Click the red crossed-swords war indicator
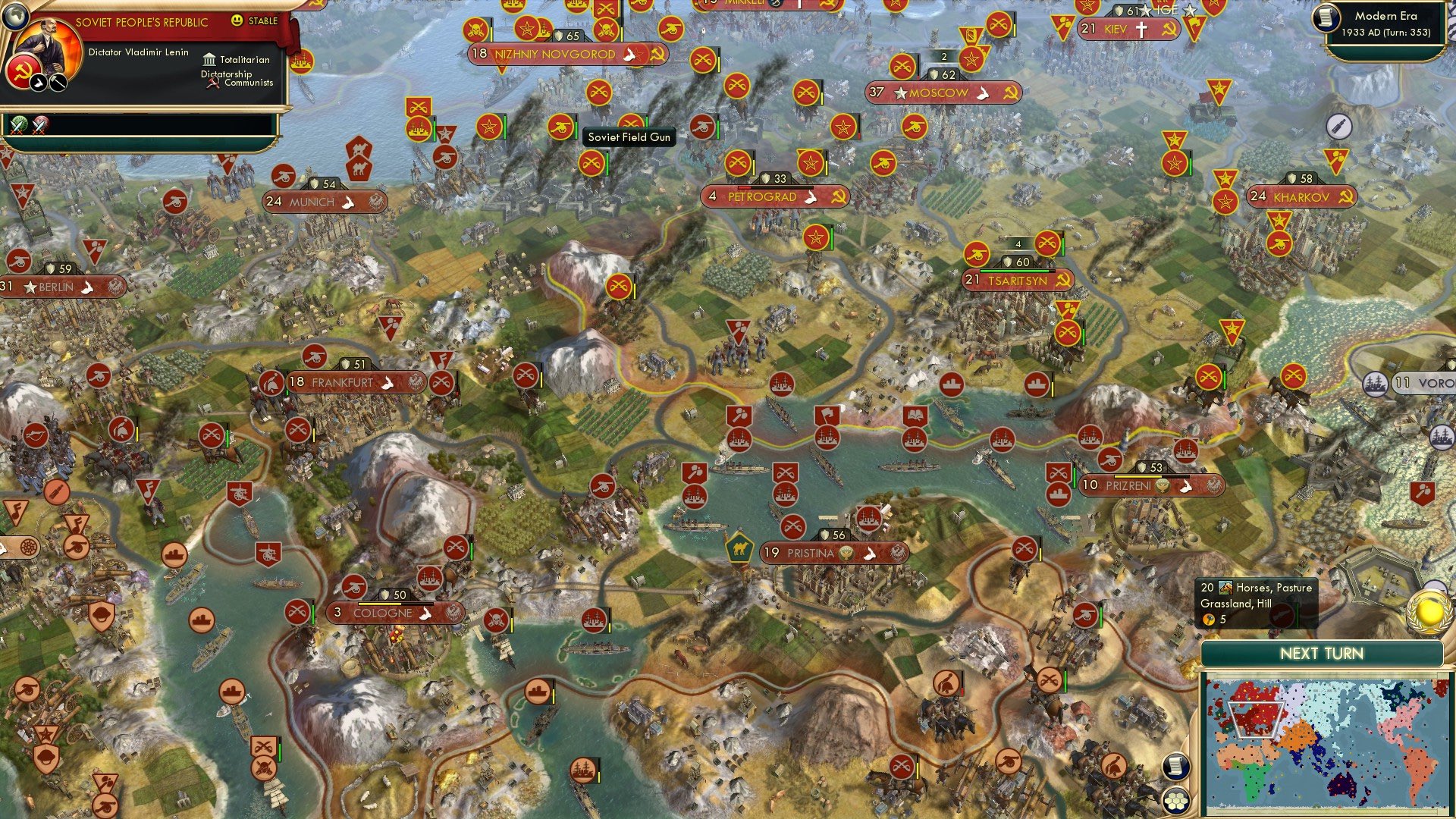The width and height of the screenshot is (1456, 819). [x=38, y=126]
